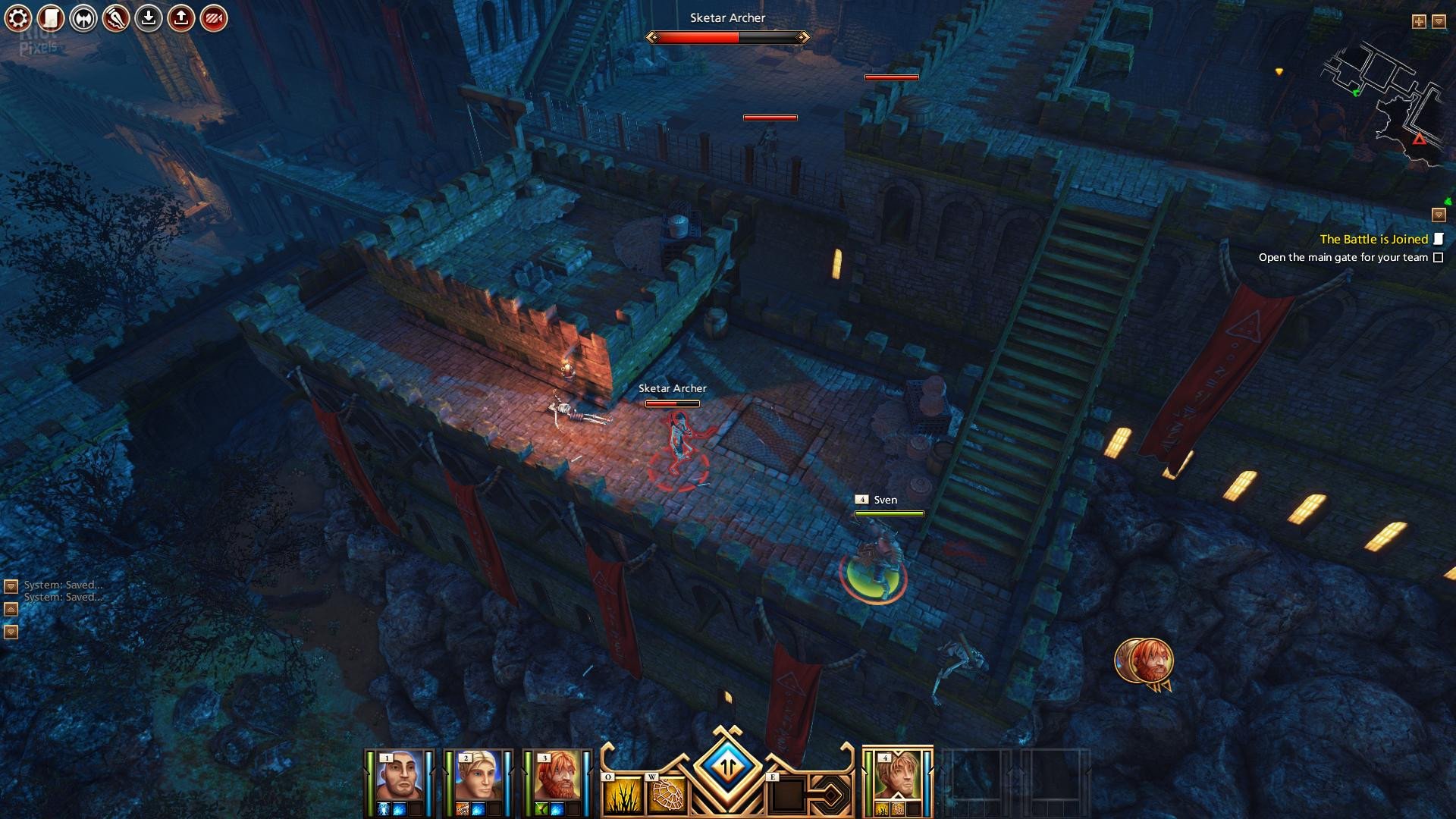Click the central blue diamond arrows button

tap(727, 766)
